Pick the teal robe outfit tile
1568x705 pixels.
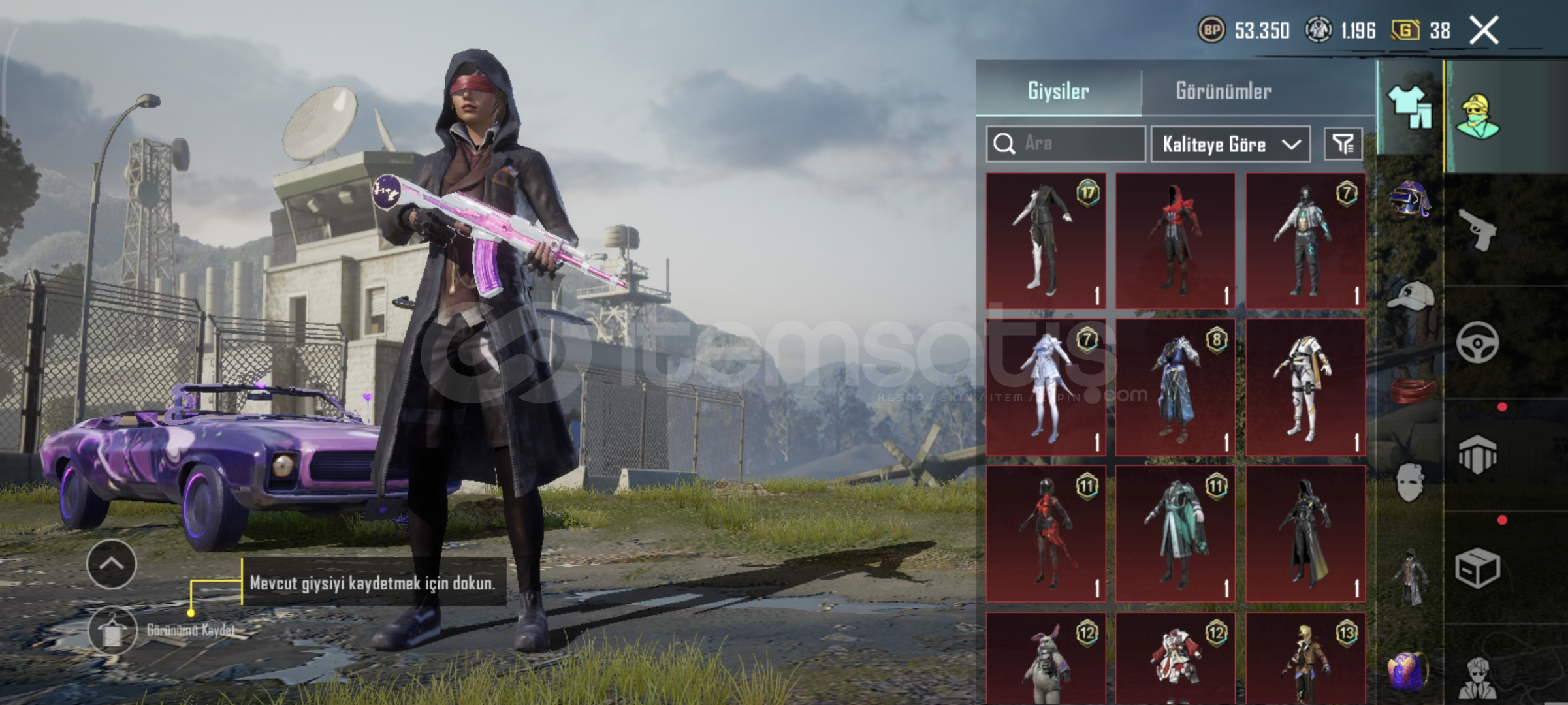click(x=1175, y=533)
